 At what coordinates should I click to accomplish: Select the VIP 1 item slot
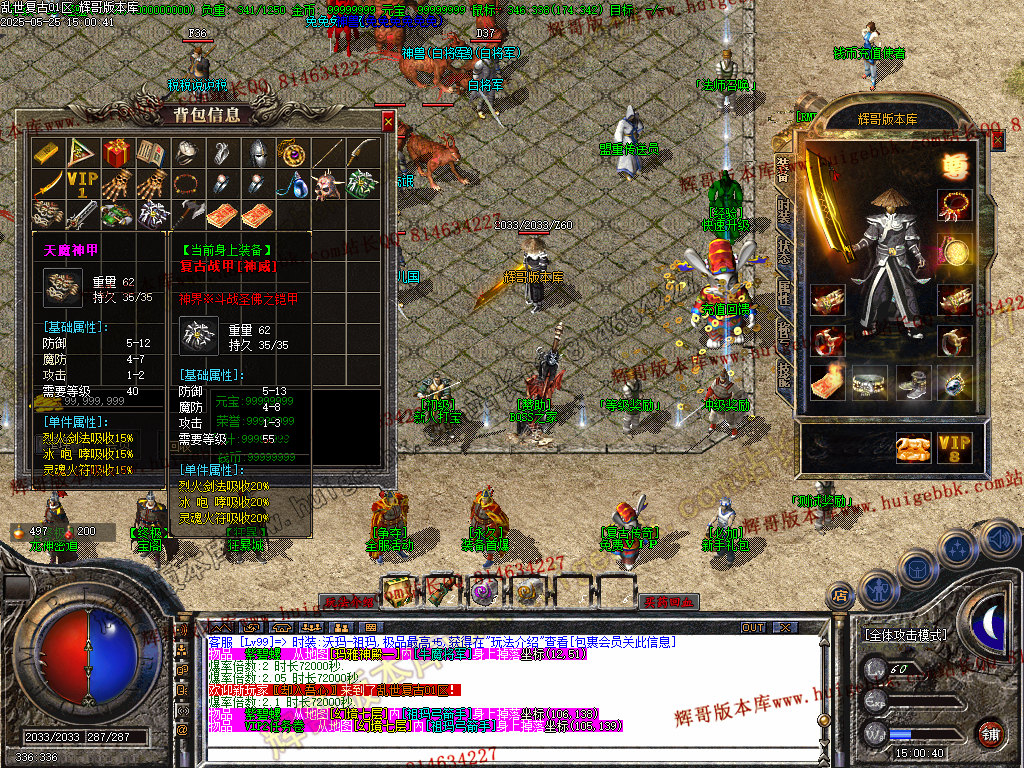click(x=82, y=185)
